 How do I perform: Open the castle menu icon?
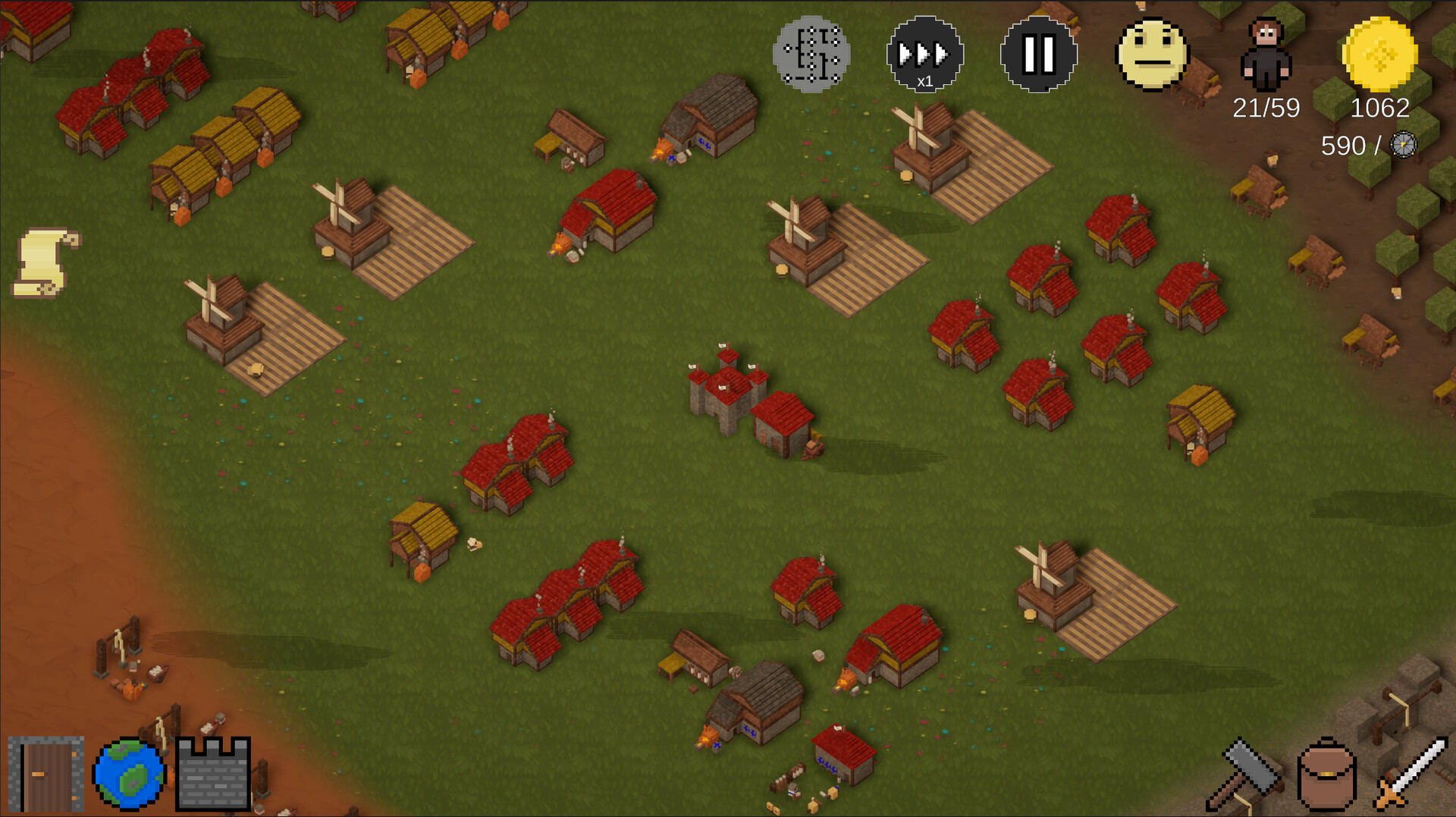(x=213, y=773)
